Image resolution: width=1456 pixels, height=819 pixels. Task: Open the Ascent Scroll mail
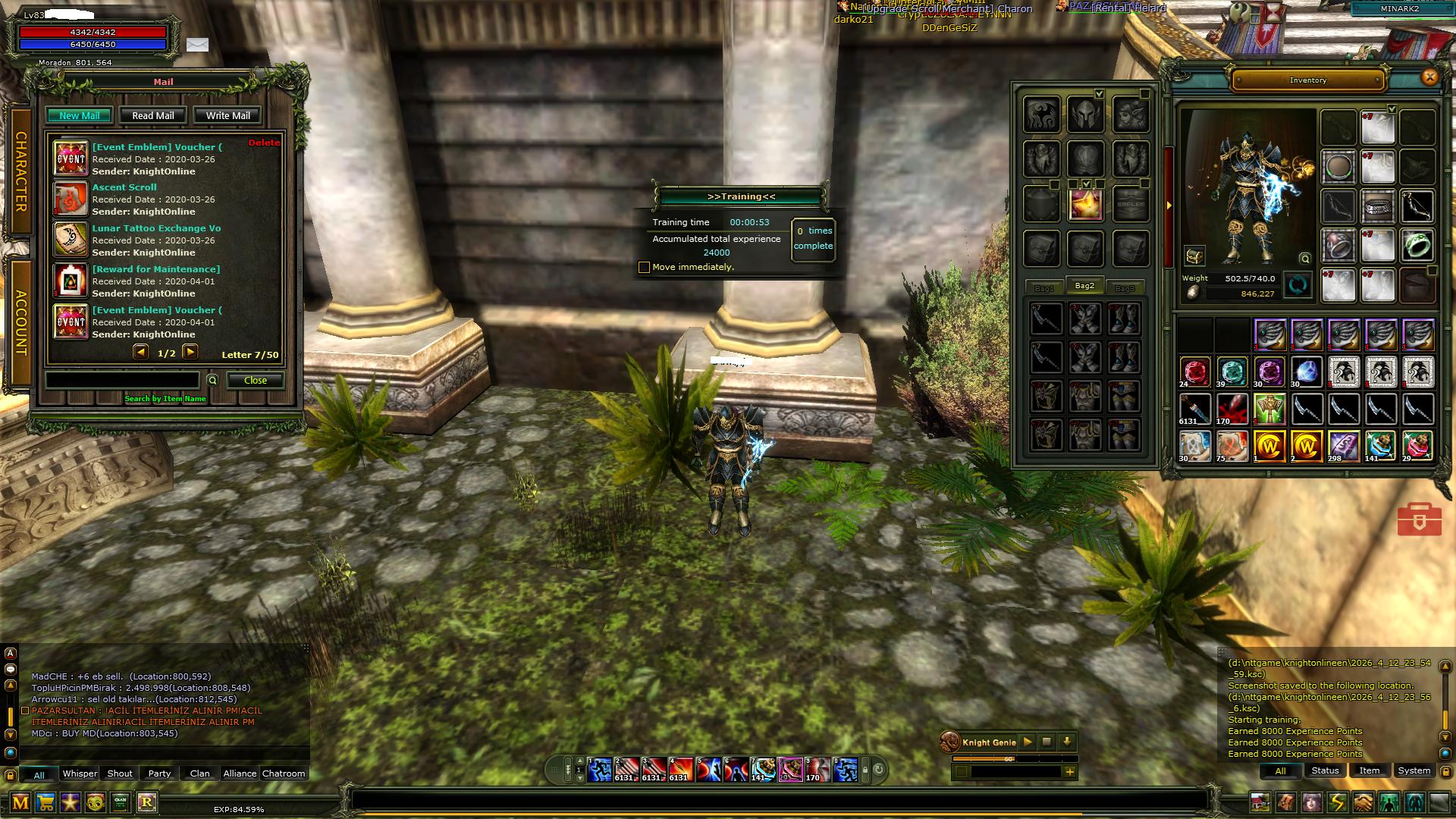[124, 187]
